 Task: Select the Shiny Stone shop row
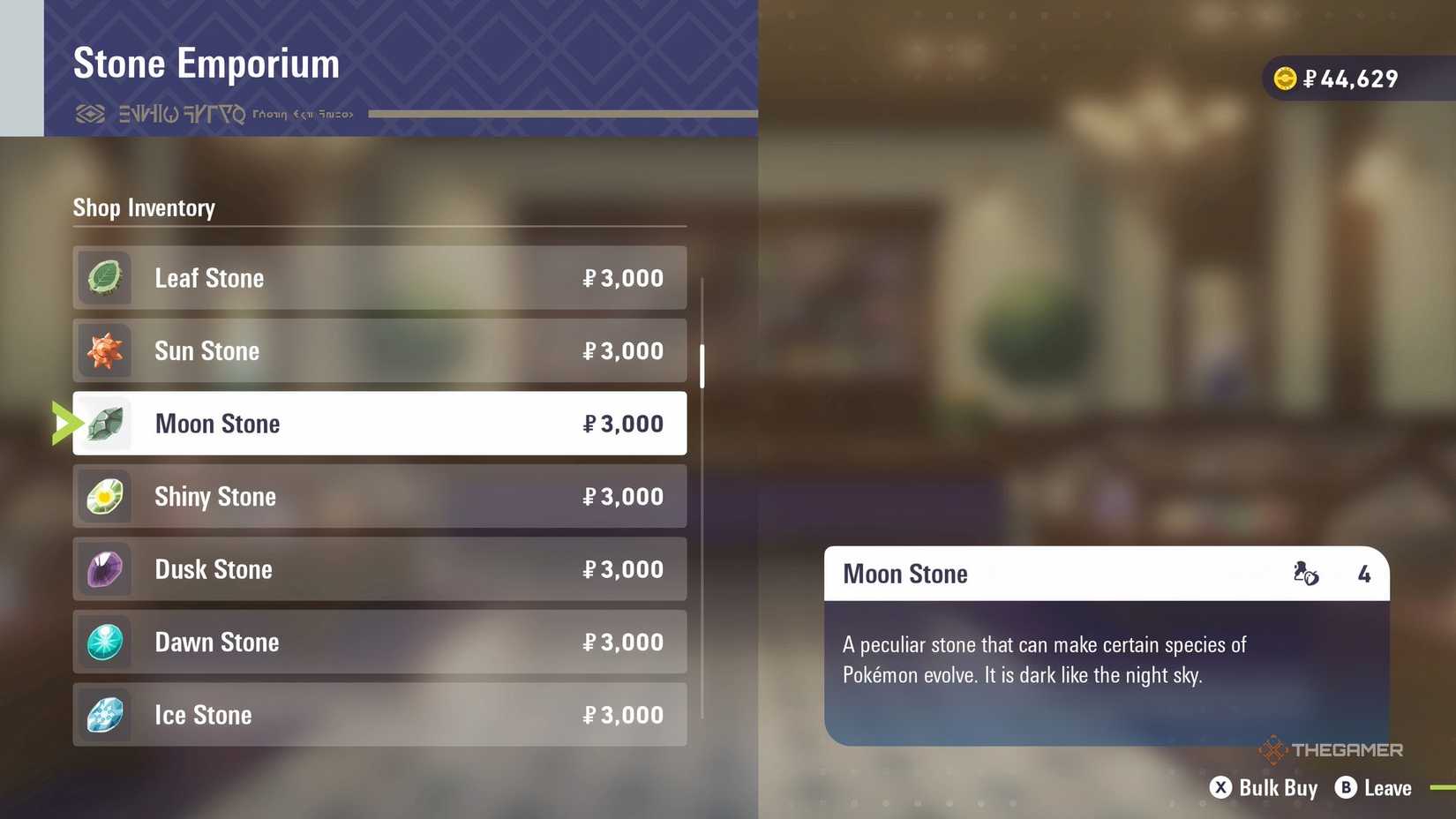tap(379, 496)
